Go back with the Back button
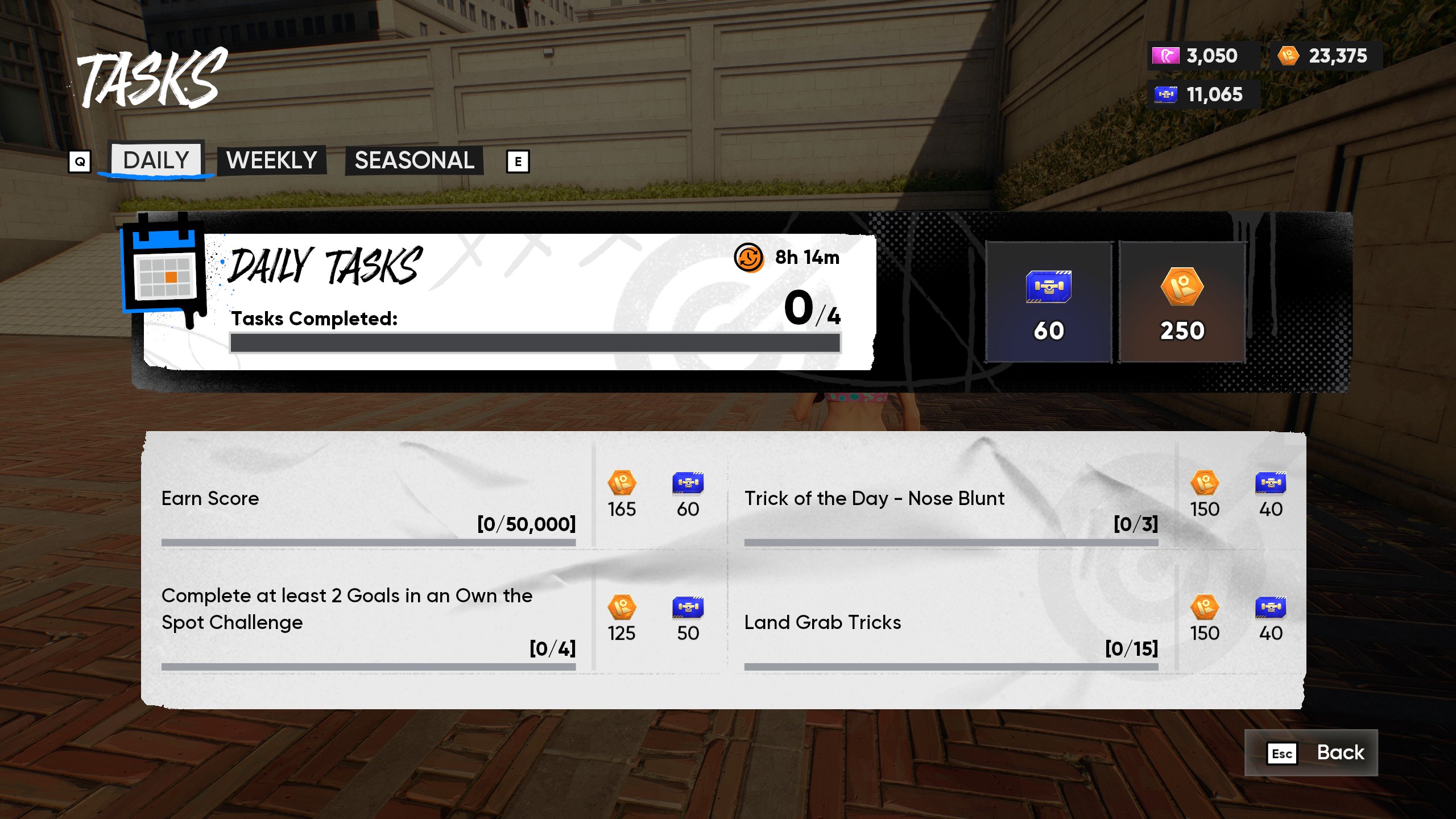The image size is (1456, 819). tap(1310, 752)
